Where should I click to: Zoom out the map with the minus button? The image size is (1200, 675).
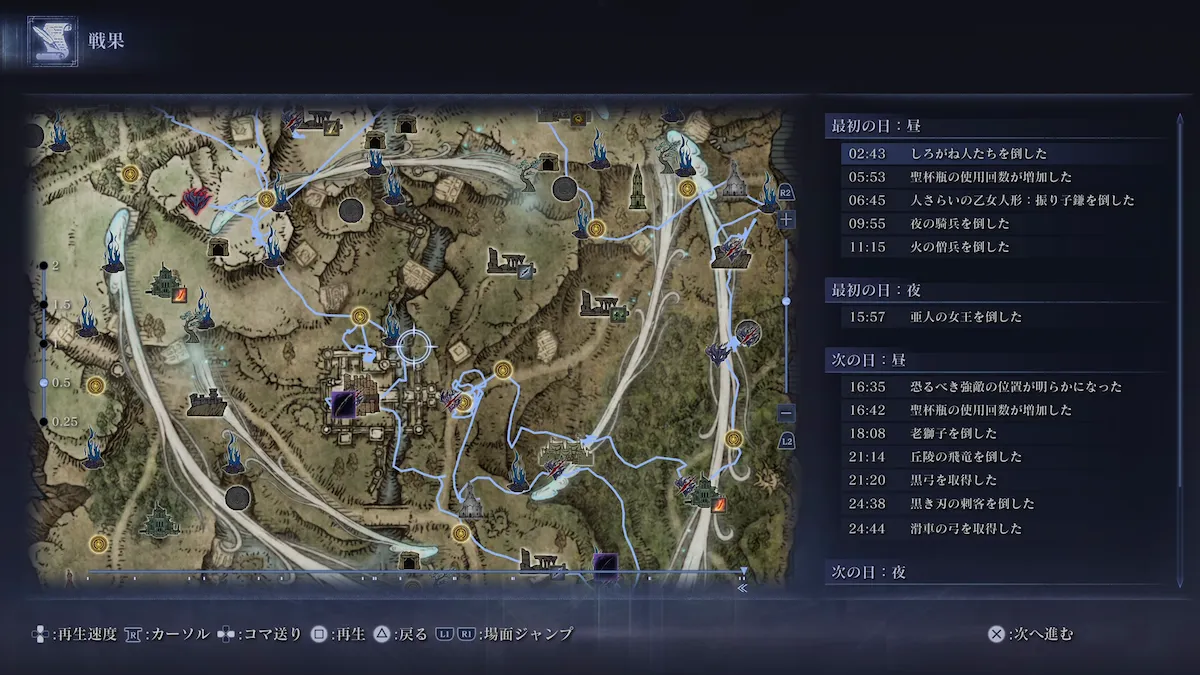coord(787,413)
